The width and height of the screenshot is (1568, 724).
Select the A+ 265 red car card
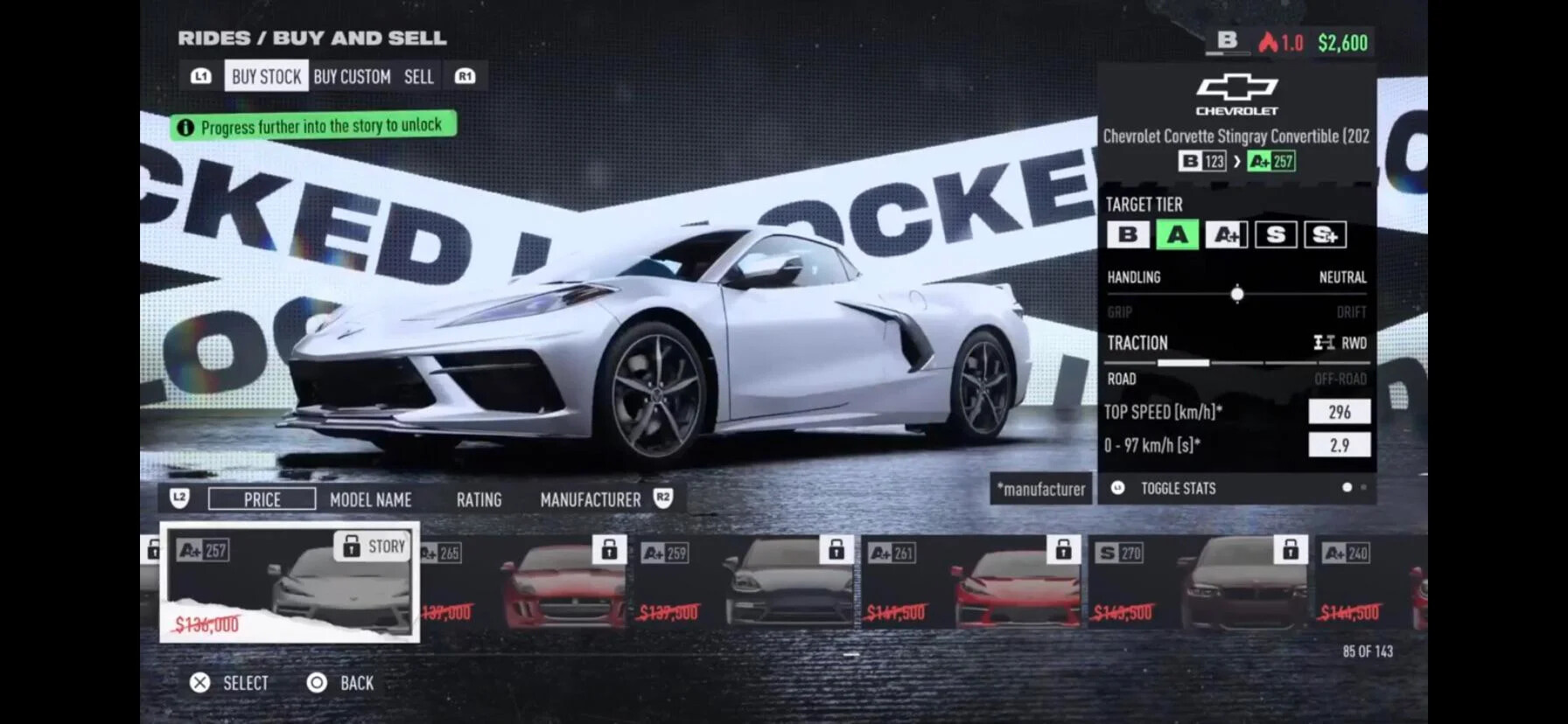point(525,583)
